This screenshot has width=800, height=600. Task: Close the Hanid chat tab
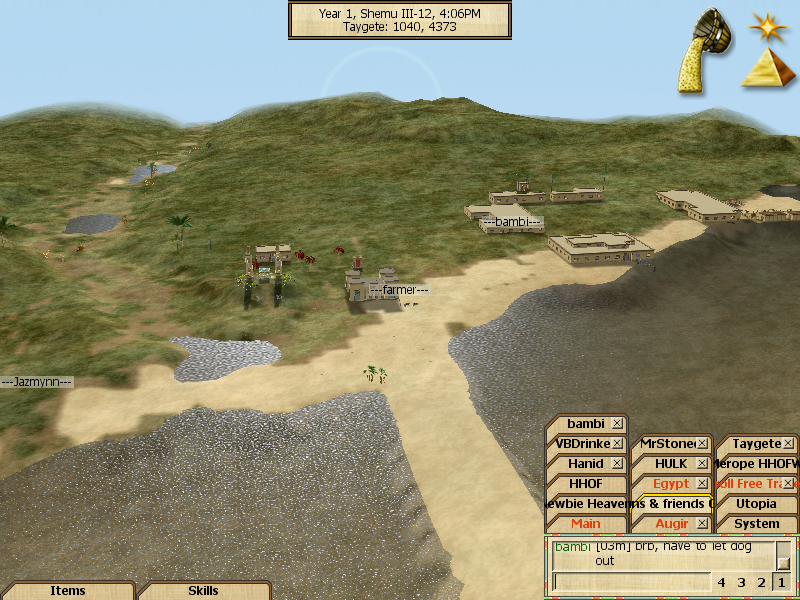tap(618, 464)
